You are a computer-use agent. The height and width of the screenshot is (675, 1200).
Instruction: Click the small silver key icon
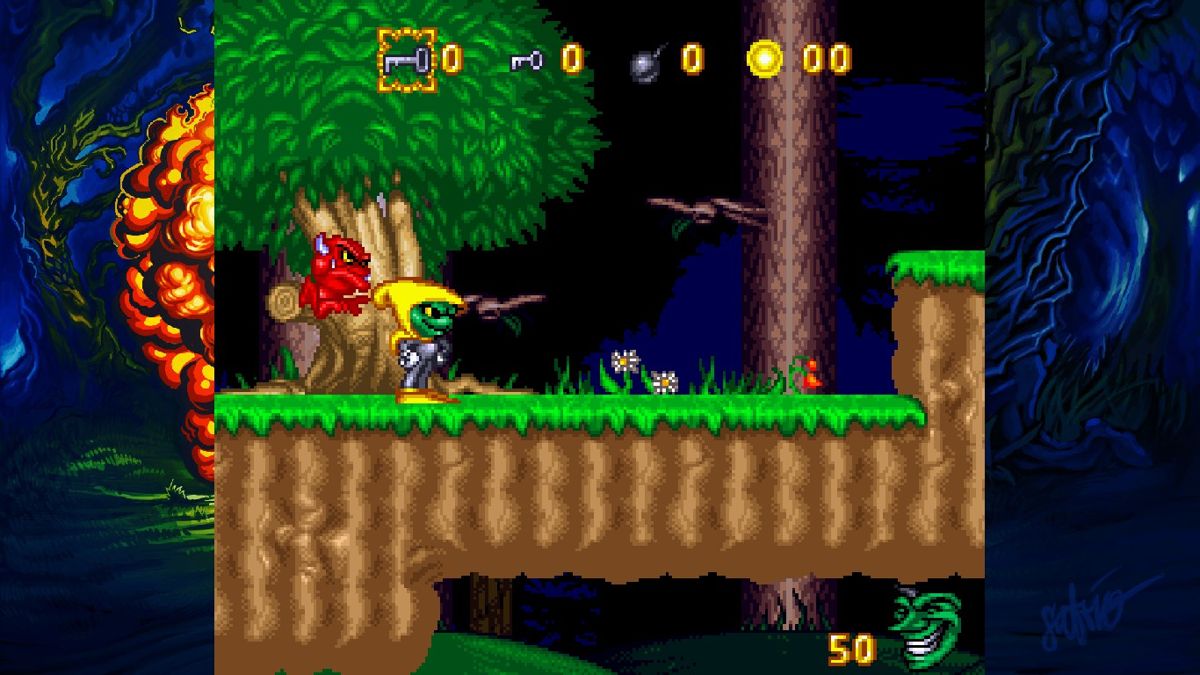coord(527,61)
